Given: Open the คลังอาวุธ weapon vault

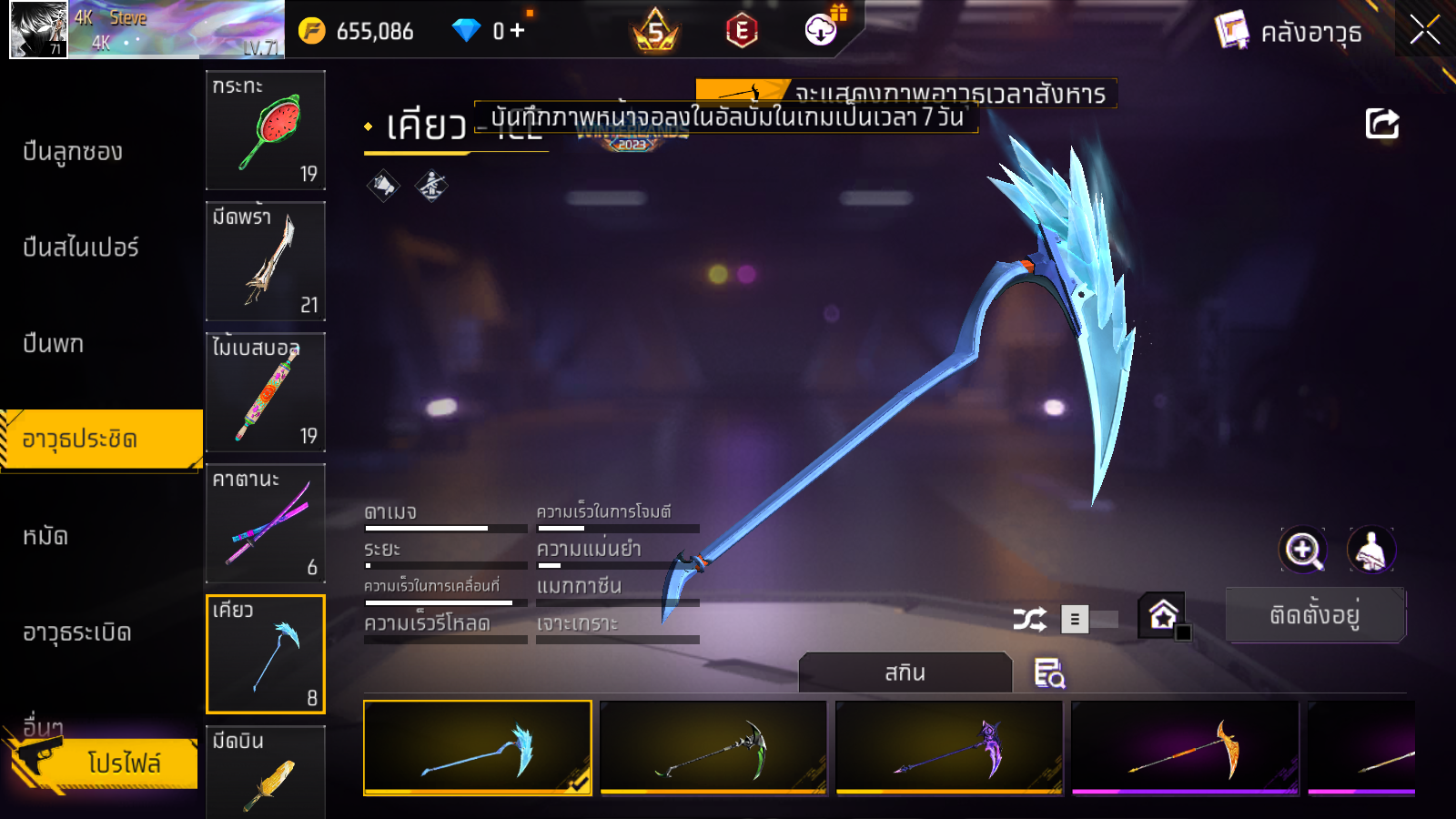Looking at the screenshot, I should click(x=1289, y=32).
